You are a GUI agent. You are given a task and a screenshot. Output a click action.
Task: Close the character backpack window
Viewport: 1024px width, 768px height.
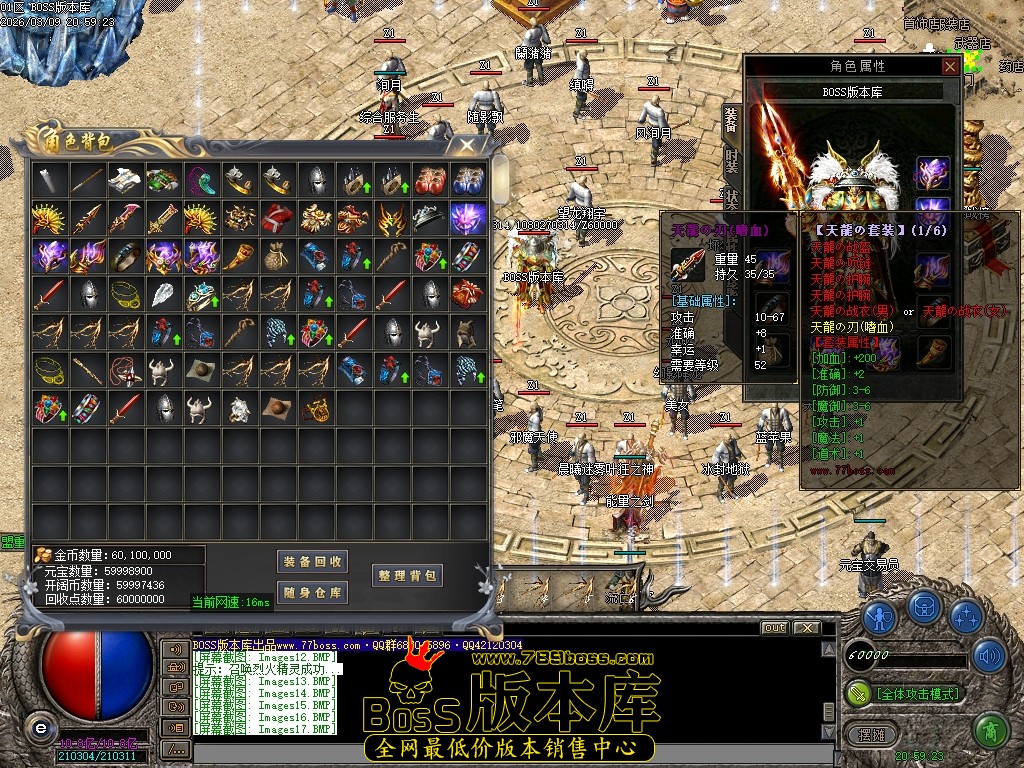pyautogui.click(x=467, y=145)
